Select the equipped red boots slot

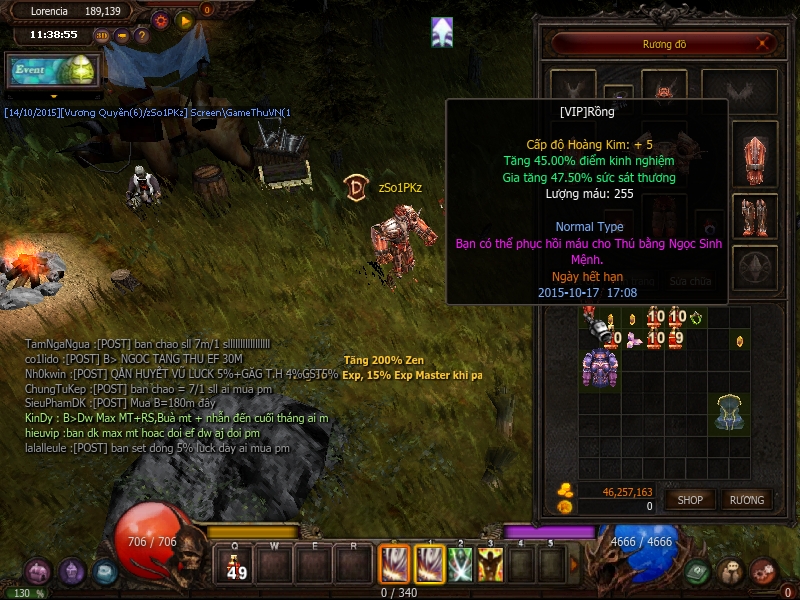pos(755,215)
